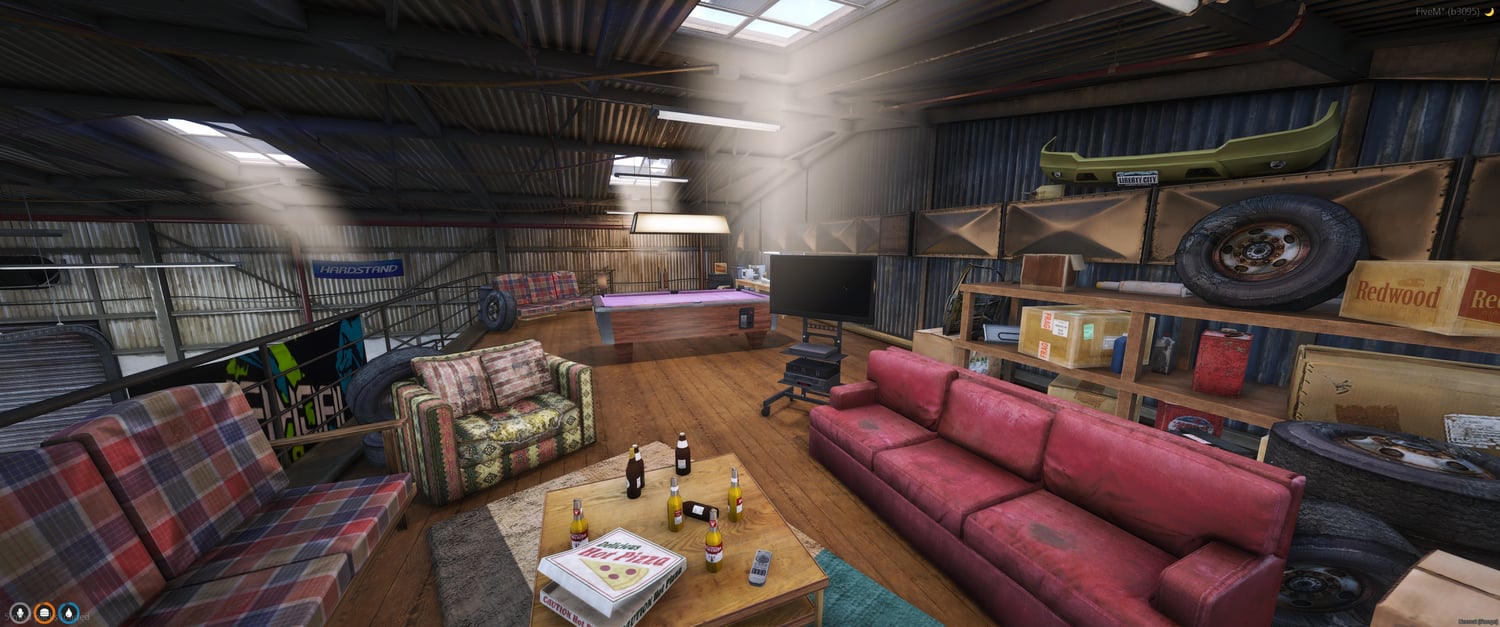This screenshot has width=1500, height=627.
Task: Select the orange burger hunger icon
Action: [x=44, y=612]
